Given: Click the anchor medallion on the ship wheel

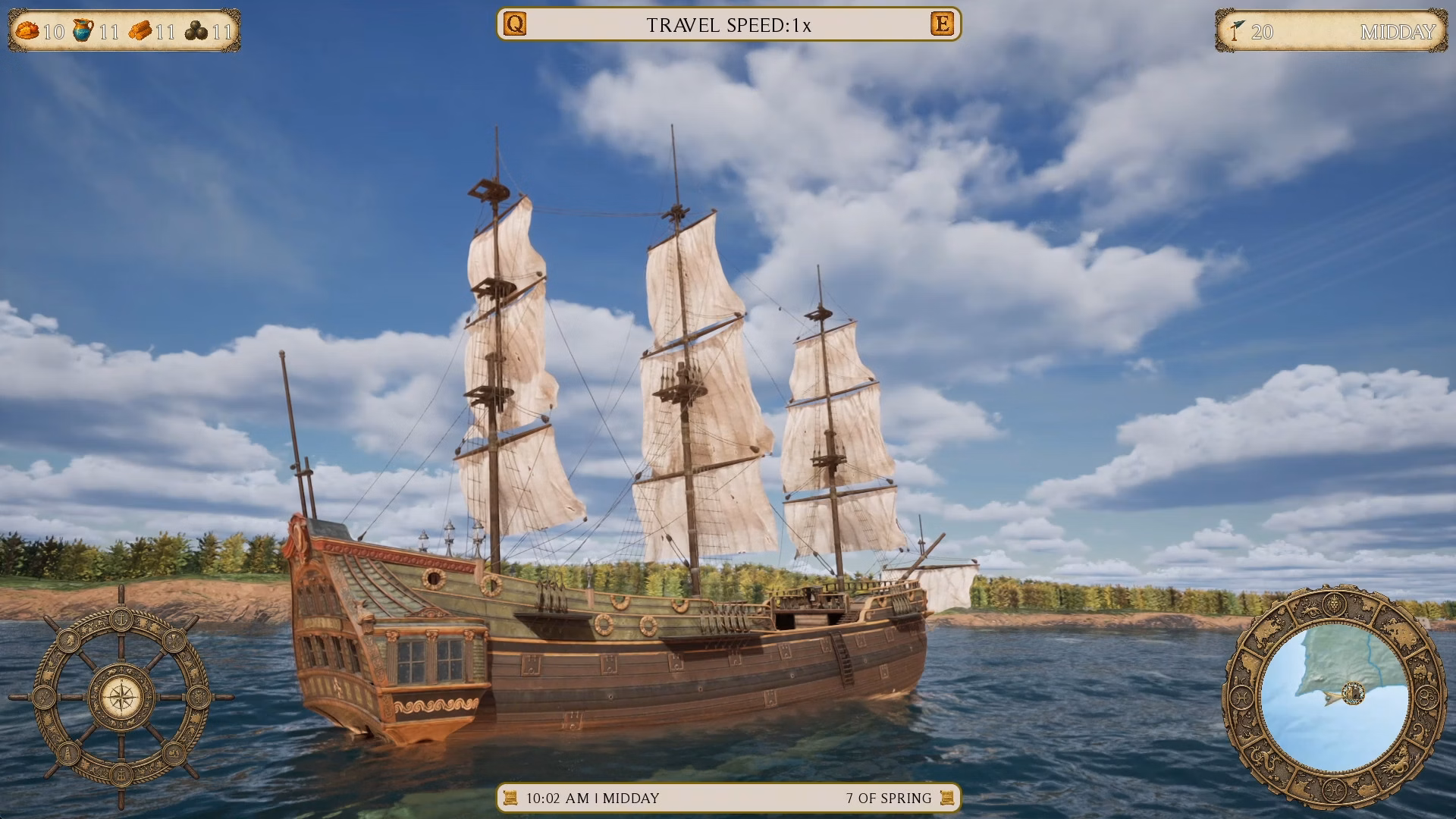Looking at the screenshot, I should pyautogui.click(x=121, y=620).
